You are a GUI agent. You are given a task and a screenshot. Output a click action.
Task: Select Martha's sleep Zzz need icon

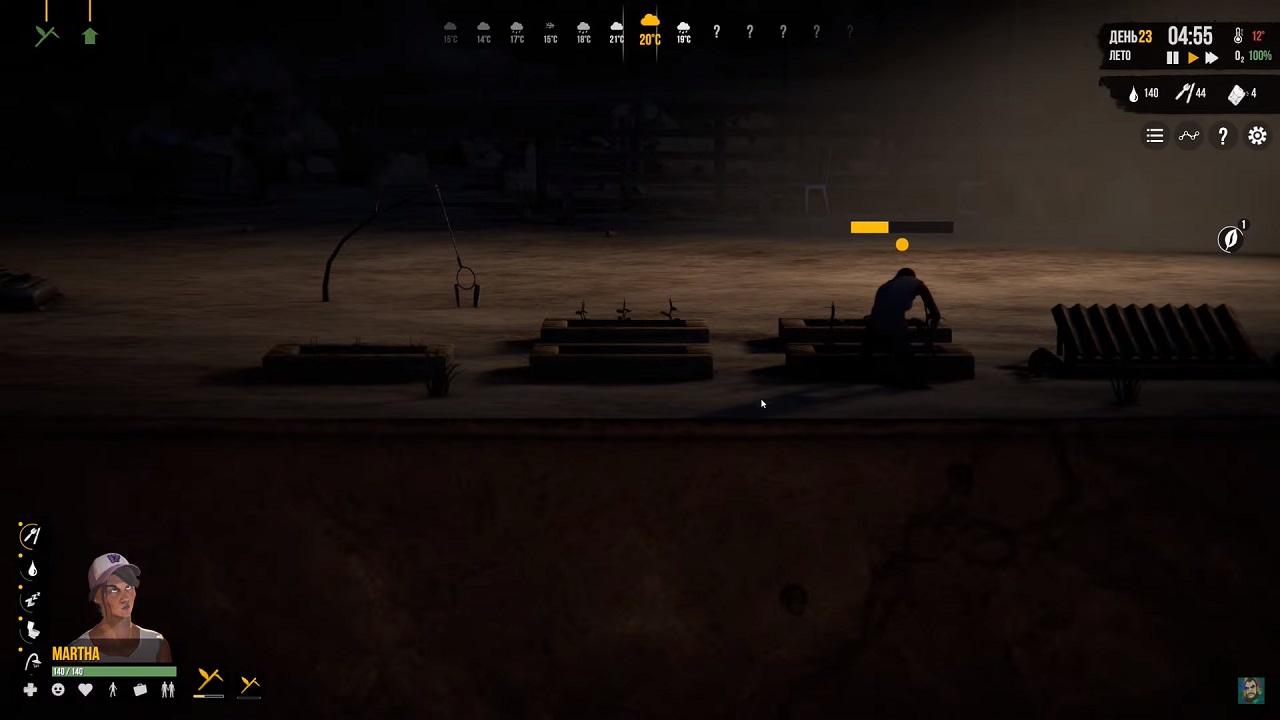tap(31, 600)
